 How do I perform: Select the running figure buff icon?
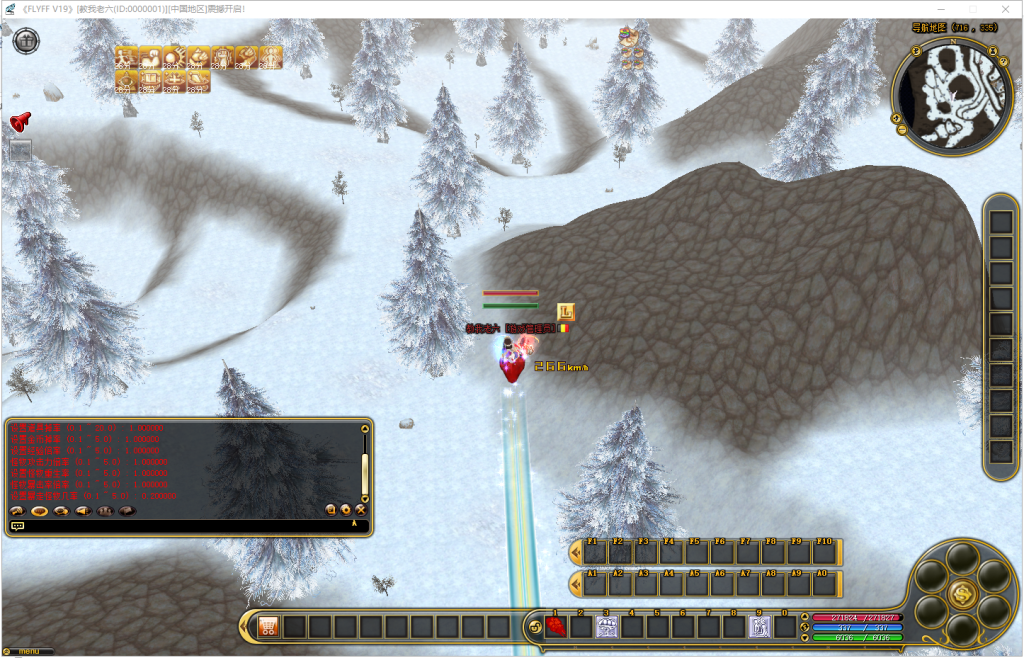126,57
